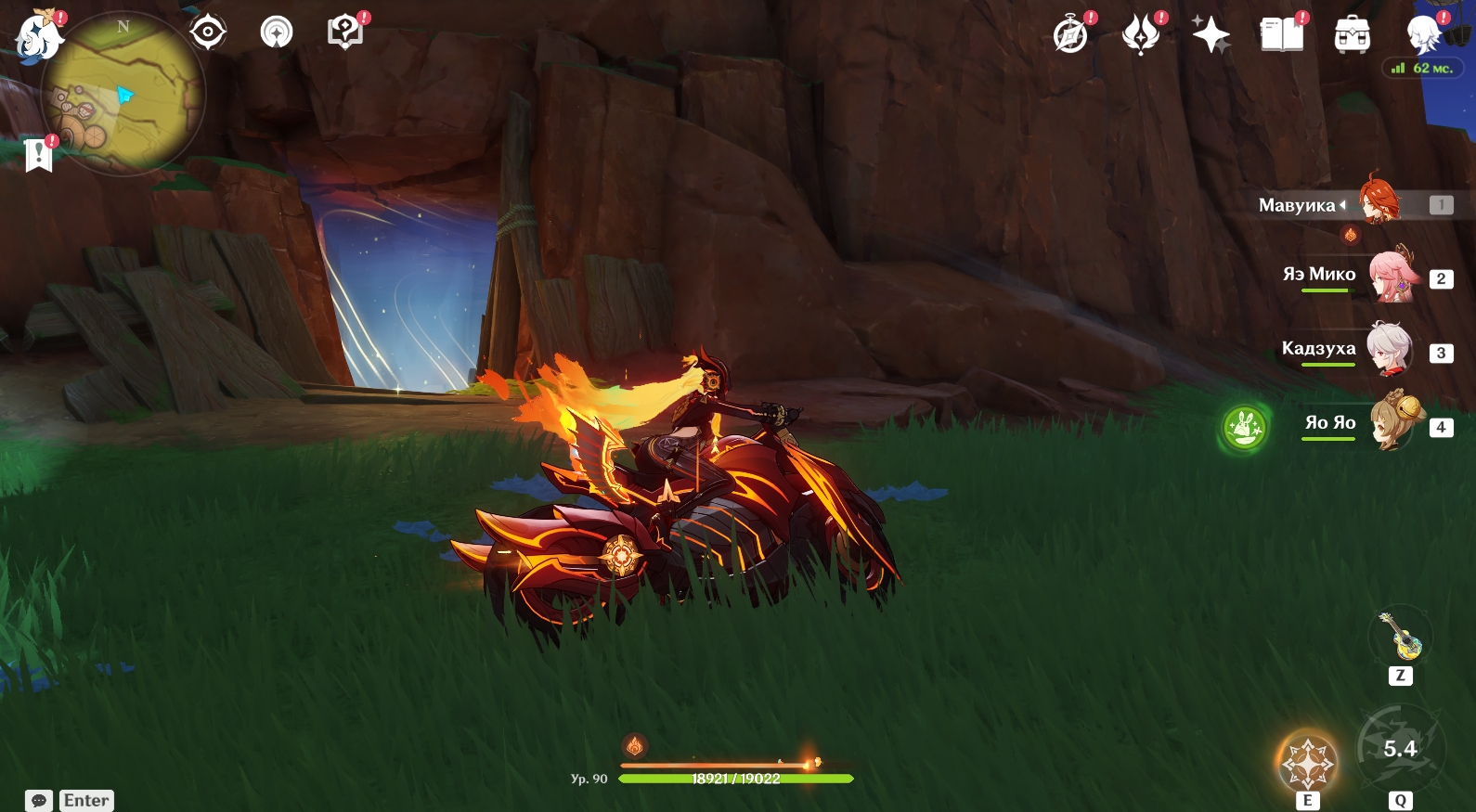Screen dimensions: 1476x812
Task: Open the inventory backpack
Action: pos(1352,35)
